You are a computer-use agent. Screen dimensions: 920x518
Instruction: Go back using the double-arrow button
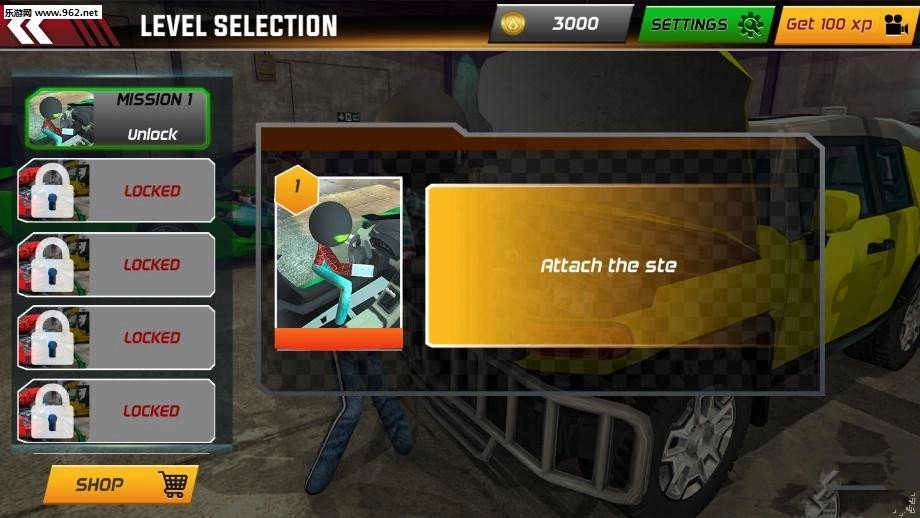28,30
